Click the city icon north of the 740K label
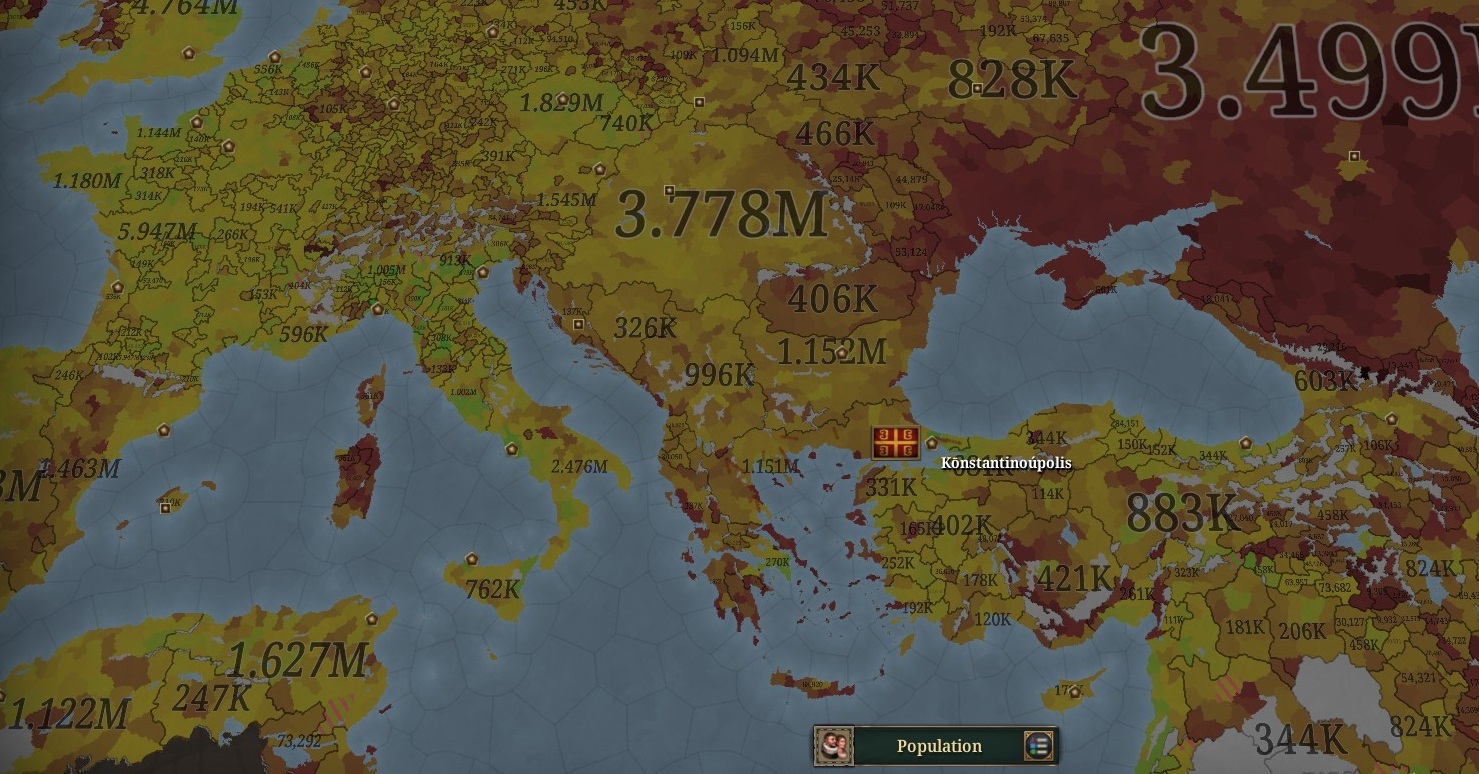 pos(699,103)
